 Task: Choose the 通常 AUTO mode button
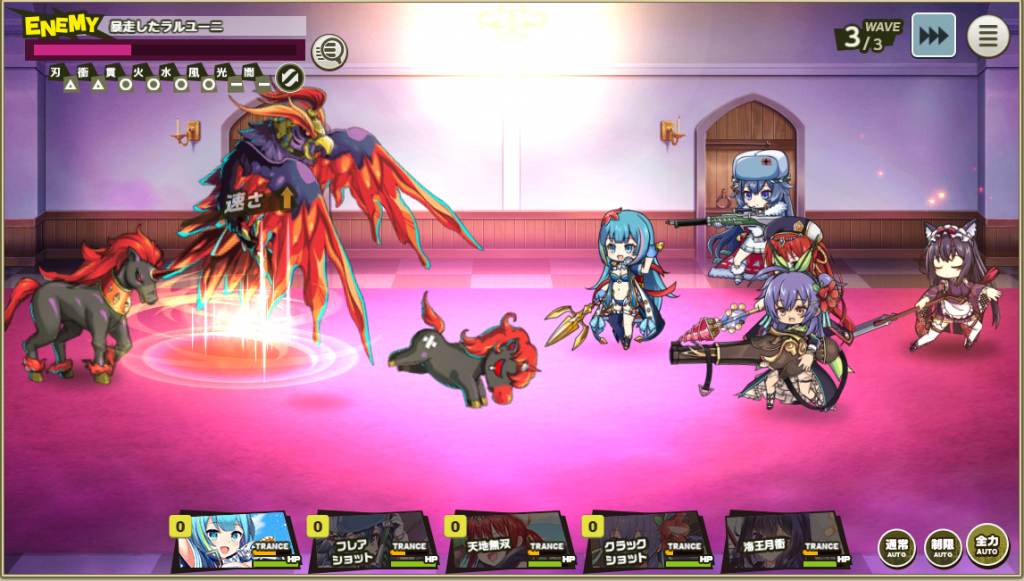click(896, 547)
